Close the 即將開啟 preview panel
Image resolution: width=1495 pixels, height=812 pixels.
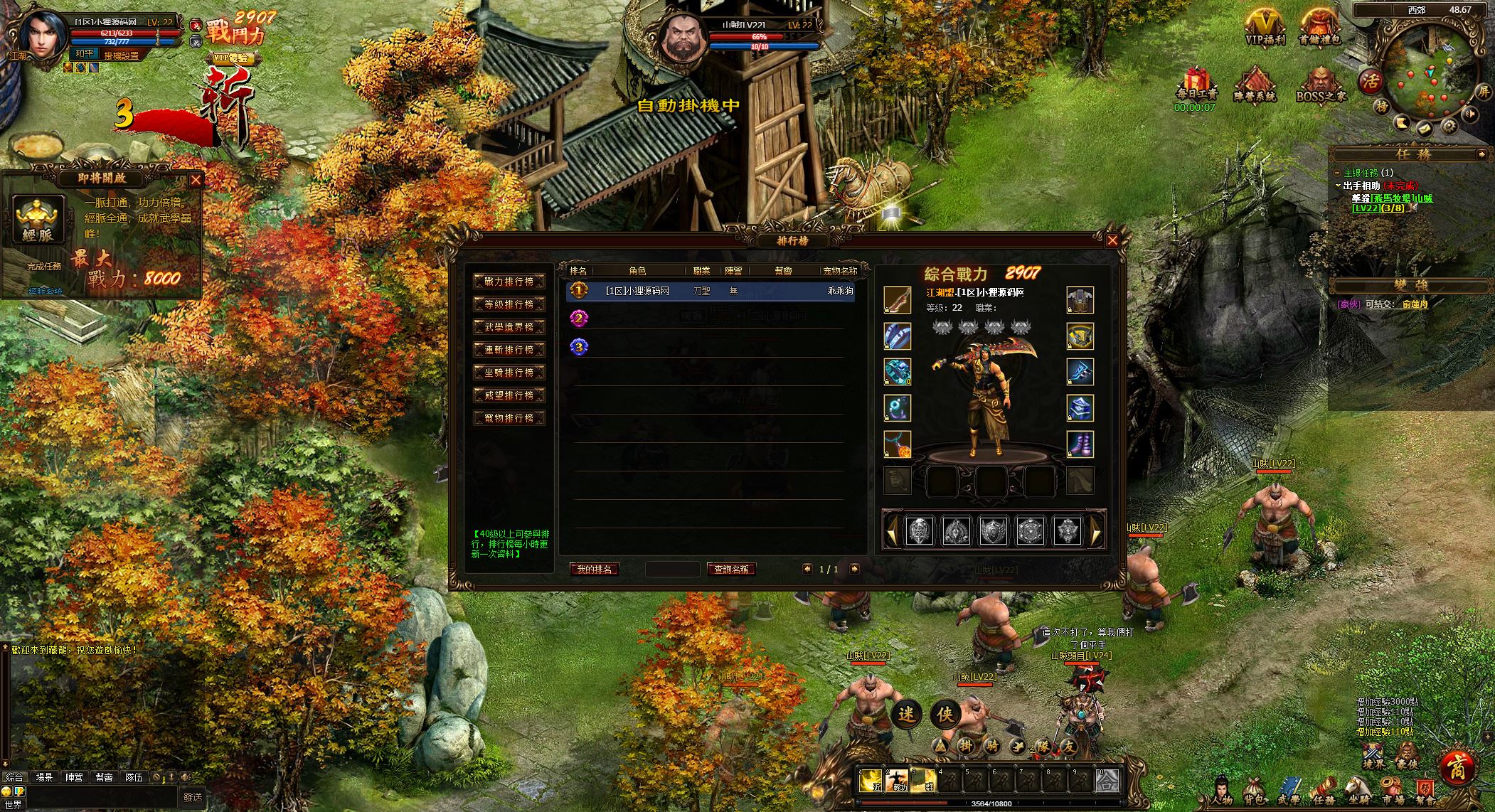196,180
